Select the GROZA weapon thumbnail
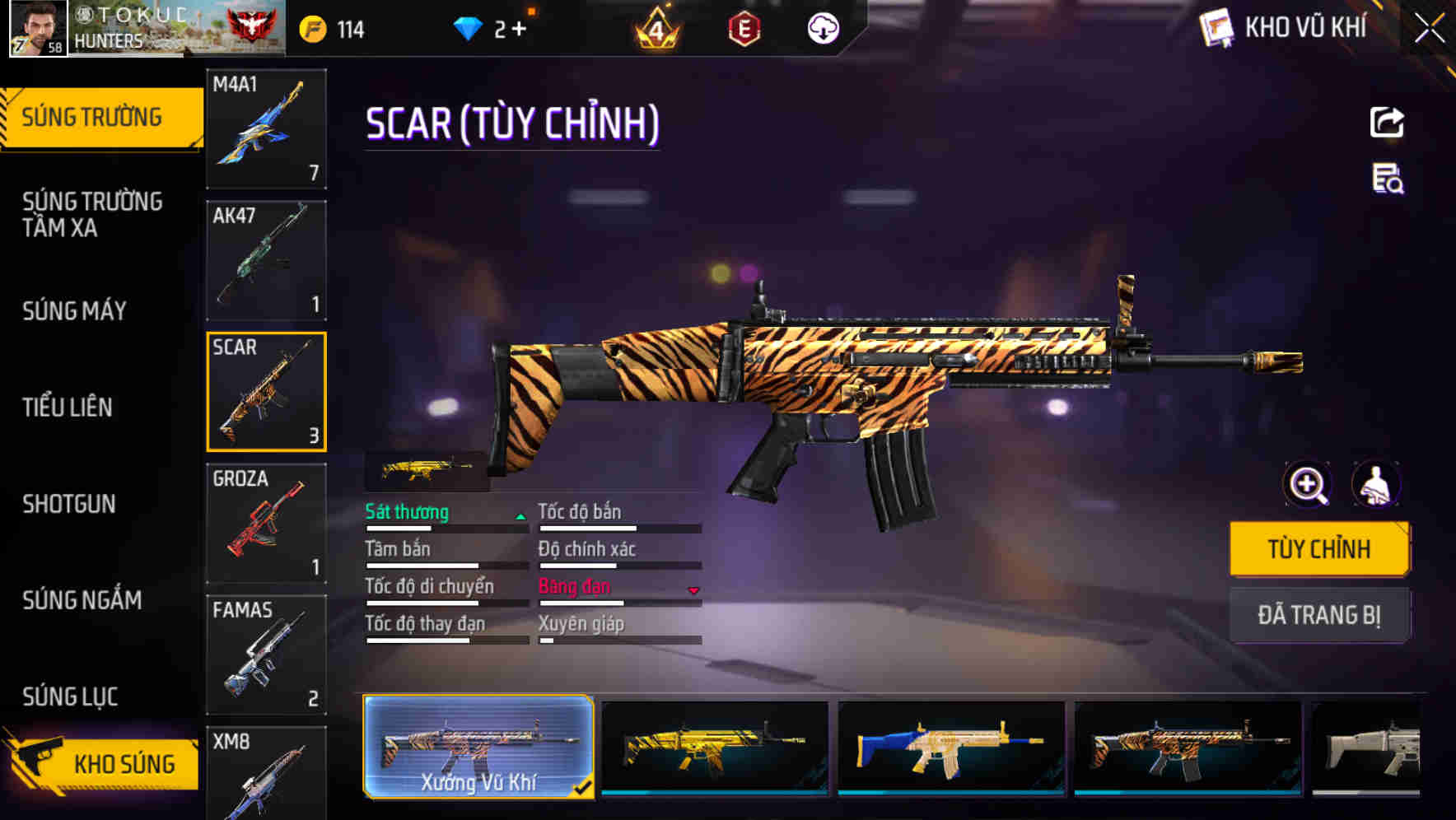Screen dimensions: 1456x820 [x=266, y=524]
